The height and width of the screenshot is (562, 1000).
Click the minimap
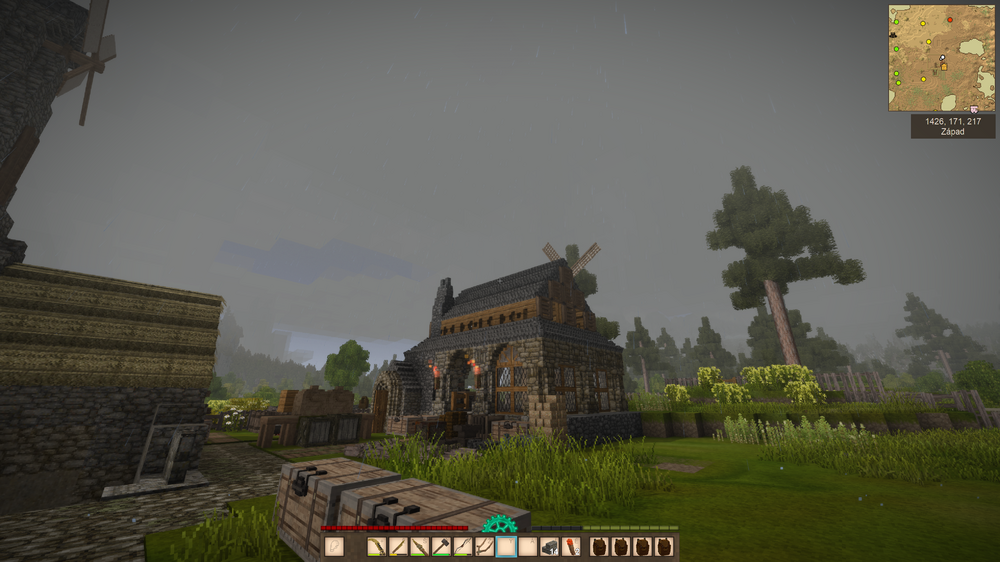(x=941, y=58)
